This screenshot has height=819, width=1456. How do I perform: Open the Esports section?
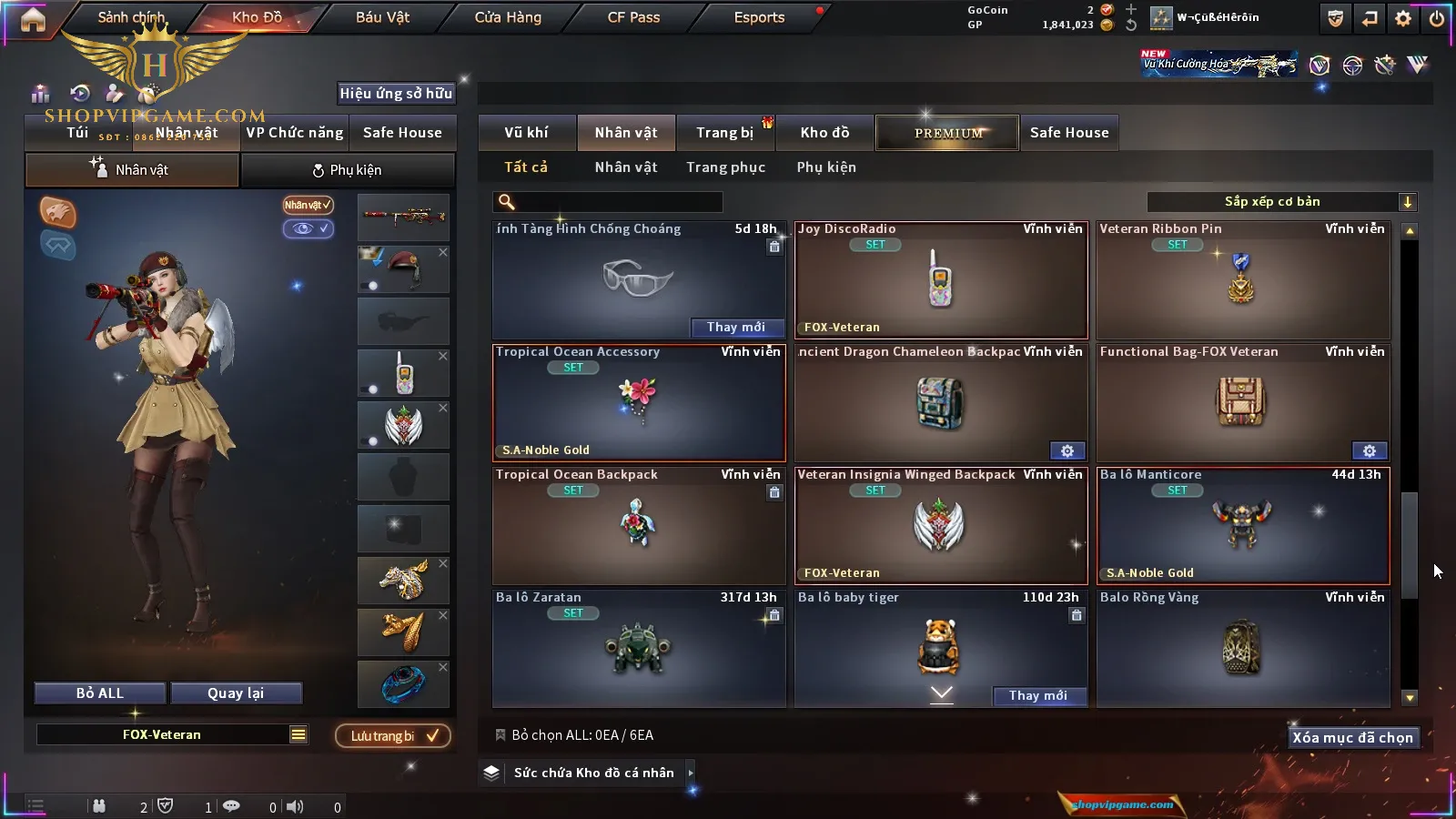click(759, 17)
